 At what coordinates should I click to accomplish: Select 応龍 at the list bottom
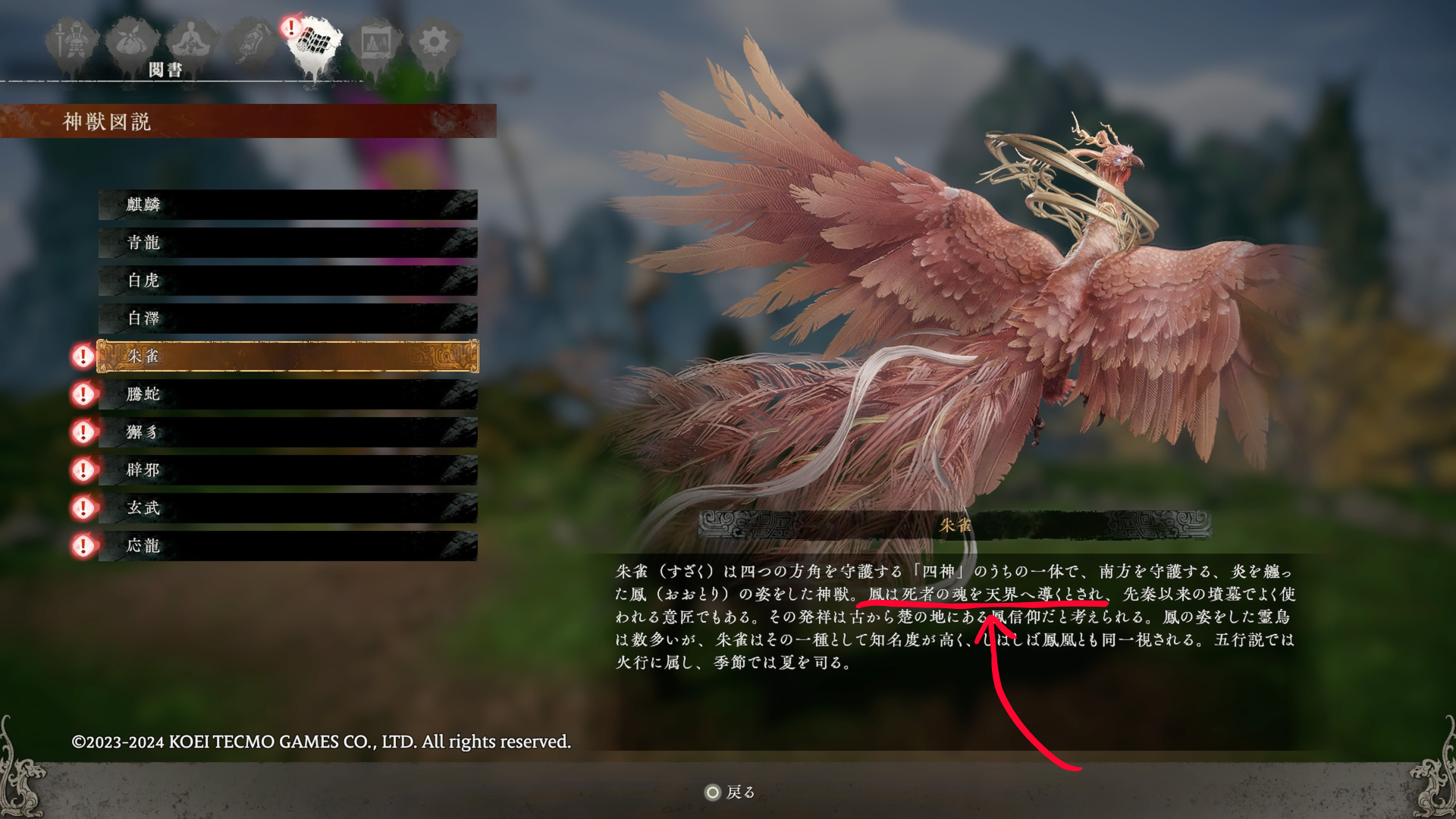[287, 546]
